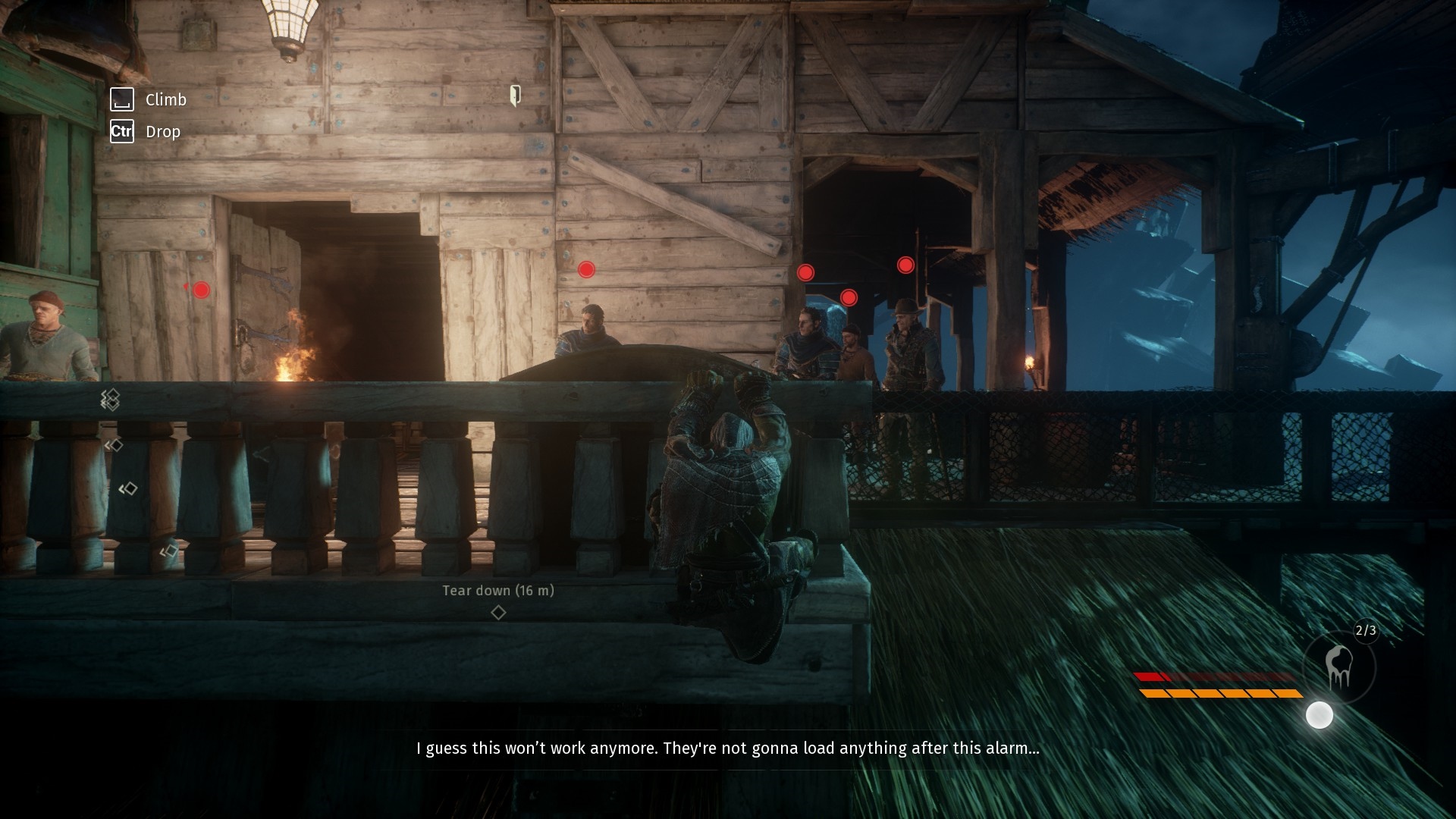Select the white waypoint marker on the wall
1456x819 pixels.
click(x=515, y=95)
